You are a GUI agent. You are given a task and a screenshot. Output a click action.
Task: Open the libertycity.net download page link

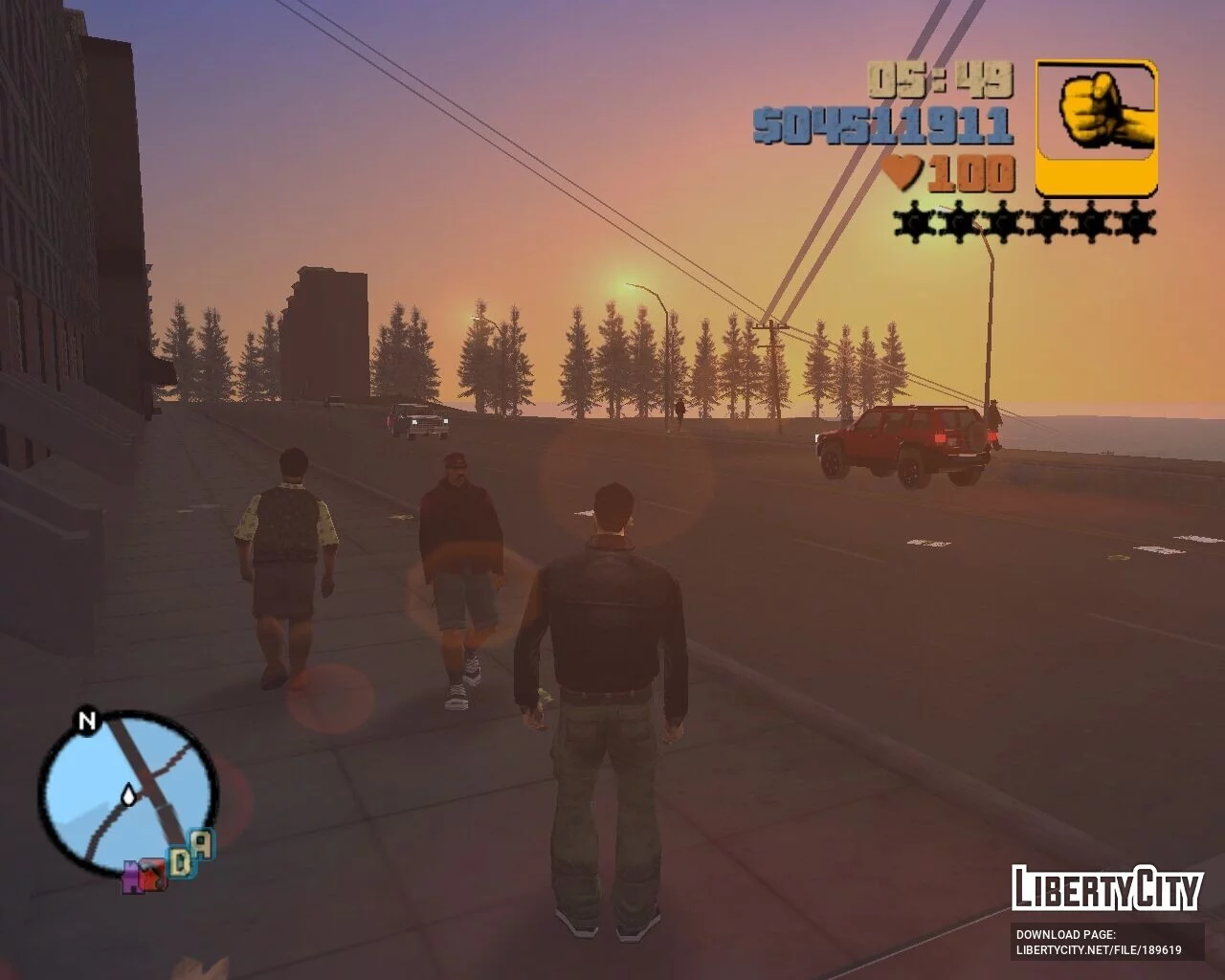(x=1099, y=950)
